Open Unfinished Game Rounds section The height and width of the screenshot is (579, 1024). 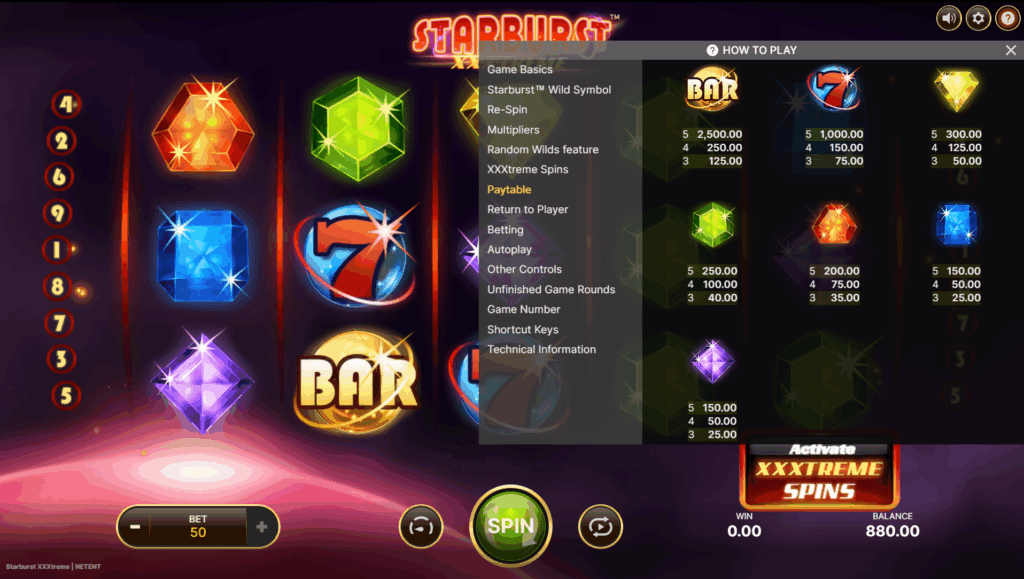click(551, 290)
